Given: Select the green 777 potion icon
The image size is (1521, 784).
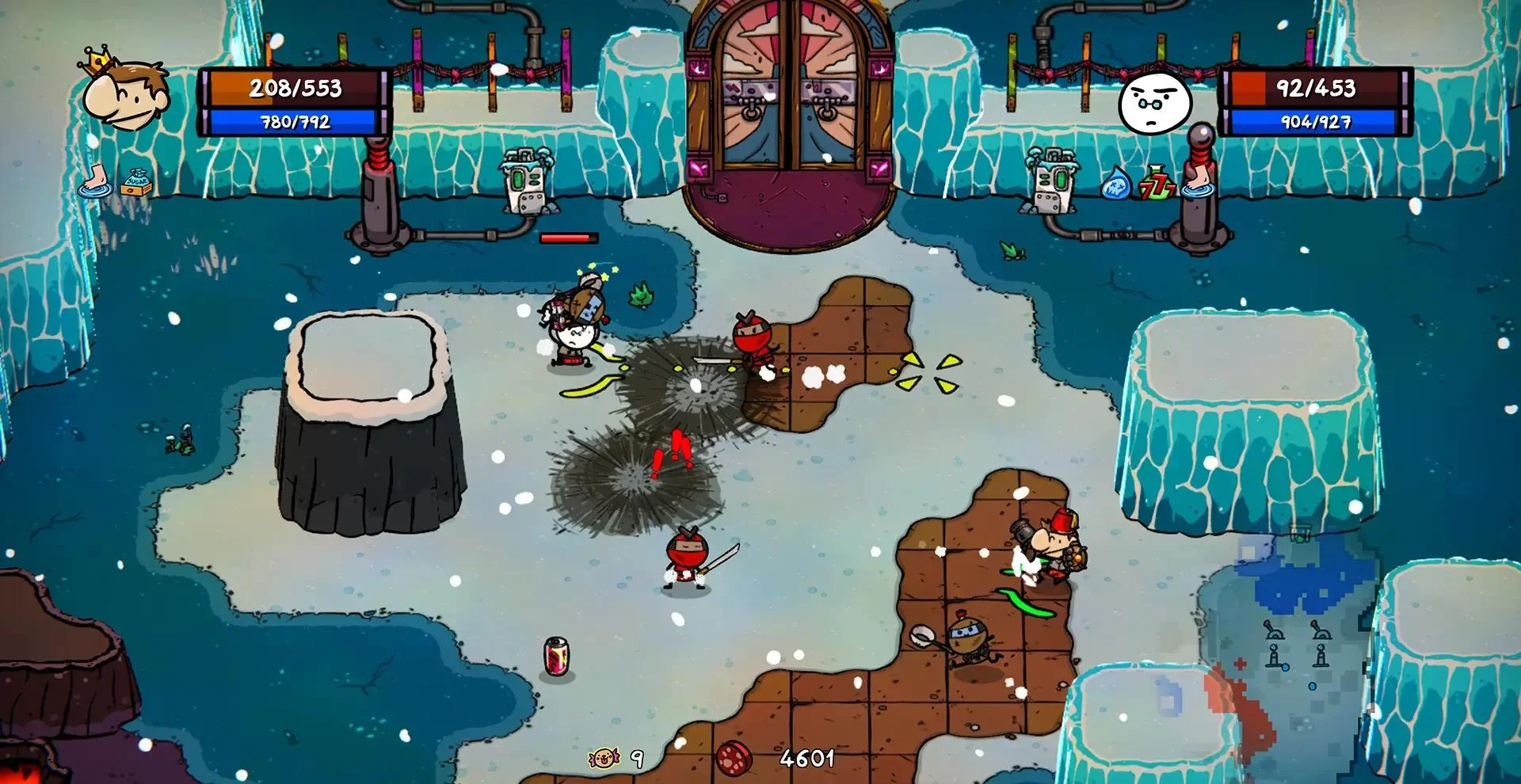Looking at the screenshot, I should tap(1156, 182).
